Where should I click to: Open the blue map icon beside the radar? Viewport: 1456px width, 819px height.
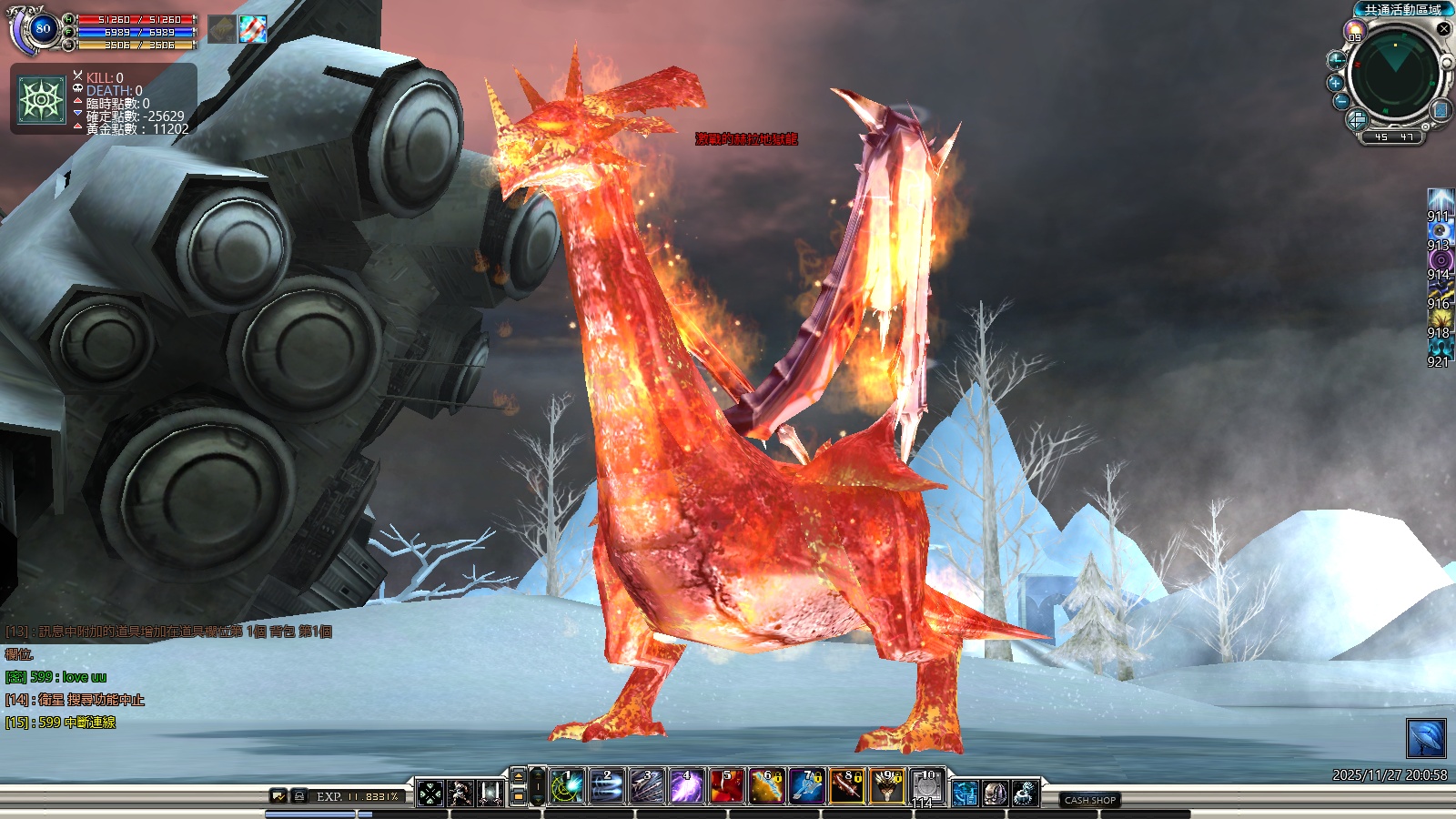tap(1441, 110)
